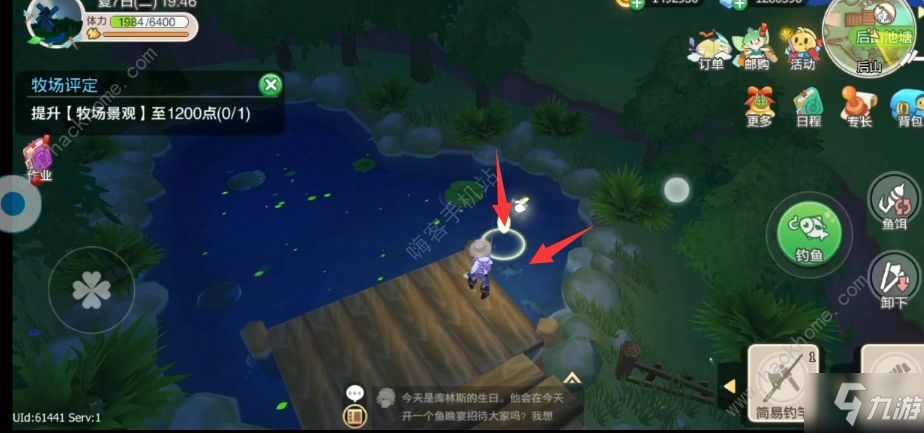Expand the chat panel with the up arrow
Viewport: 924px width, 433px height.
click(x=572, y=378)
